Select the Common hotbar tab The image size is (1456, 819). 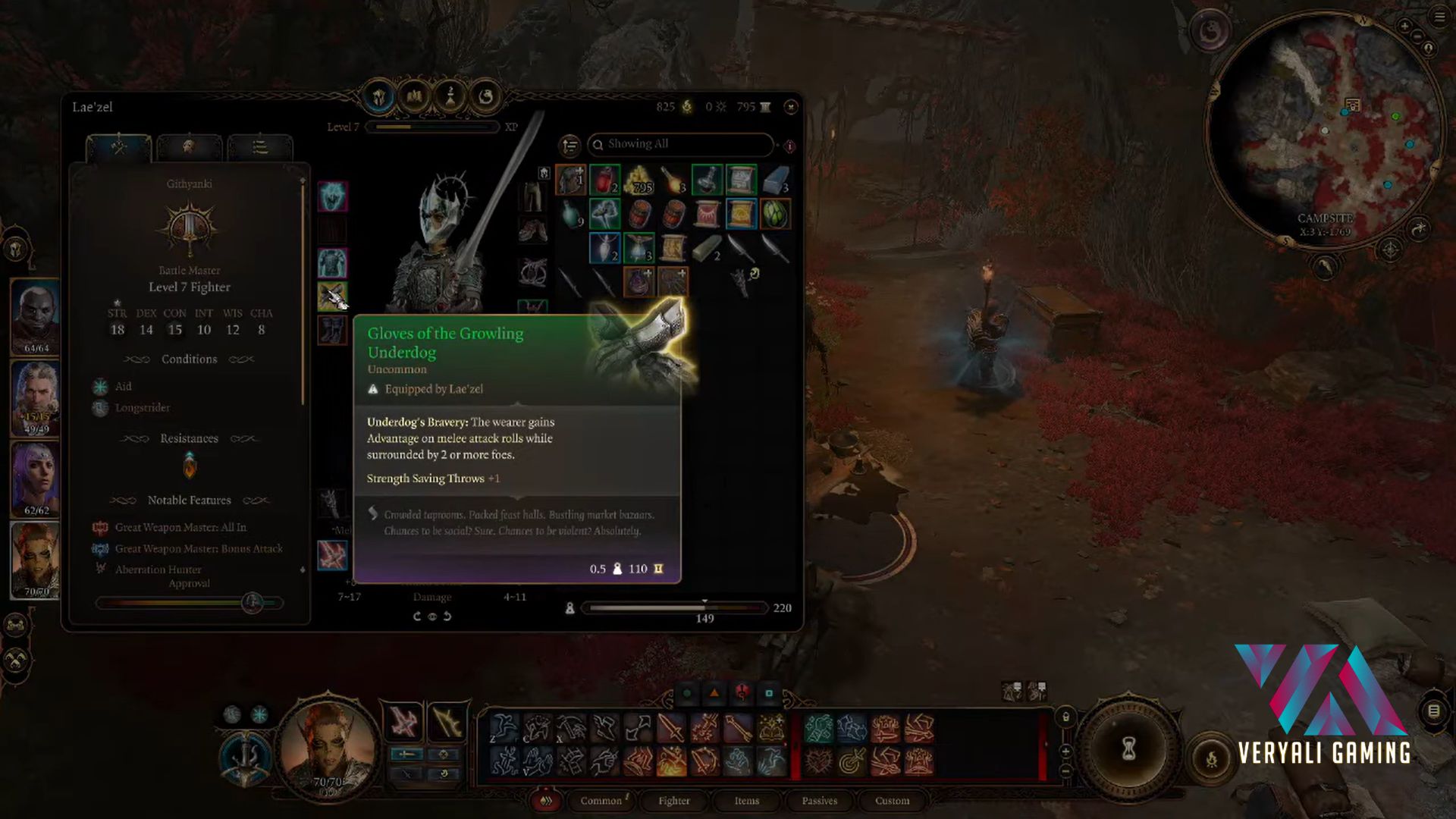(601, 801)
